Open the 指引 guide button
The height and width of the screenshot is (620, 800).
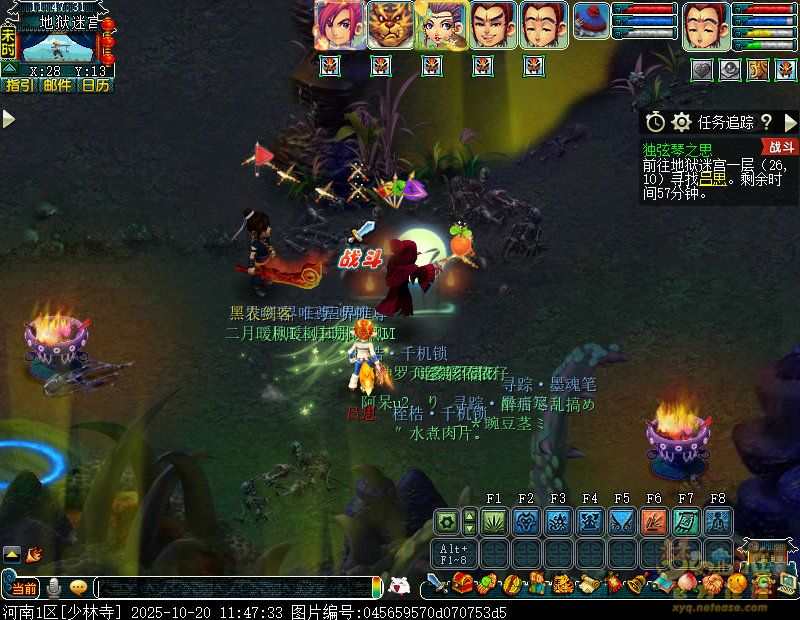point(19,85)
